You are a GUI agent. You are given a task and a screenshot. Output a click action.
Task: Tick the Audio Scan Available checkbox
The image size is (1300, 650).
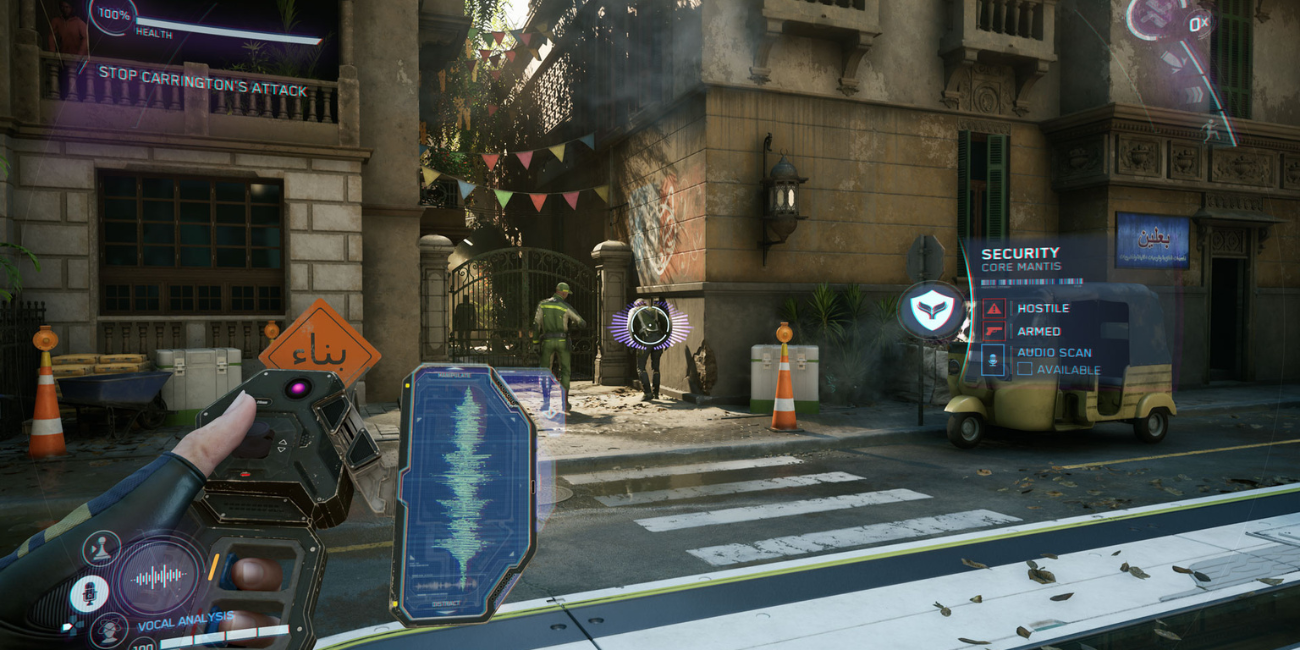click(1024, 370)
